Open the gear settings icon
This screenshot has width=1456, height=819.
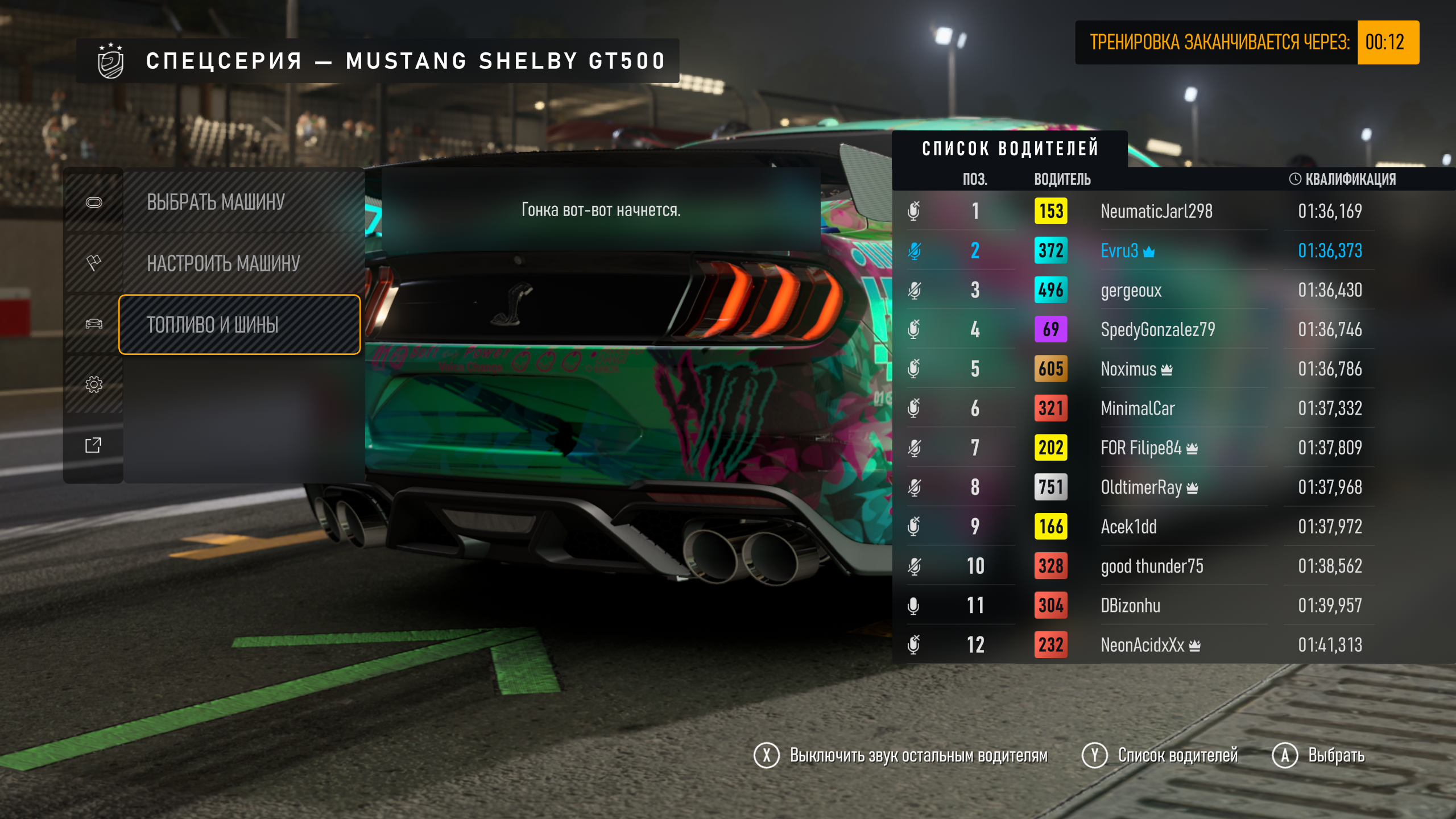(94, 384)
